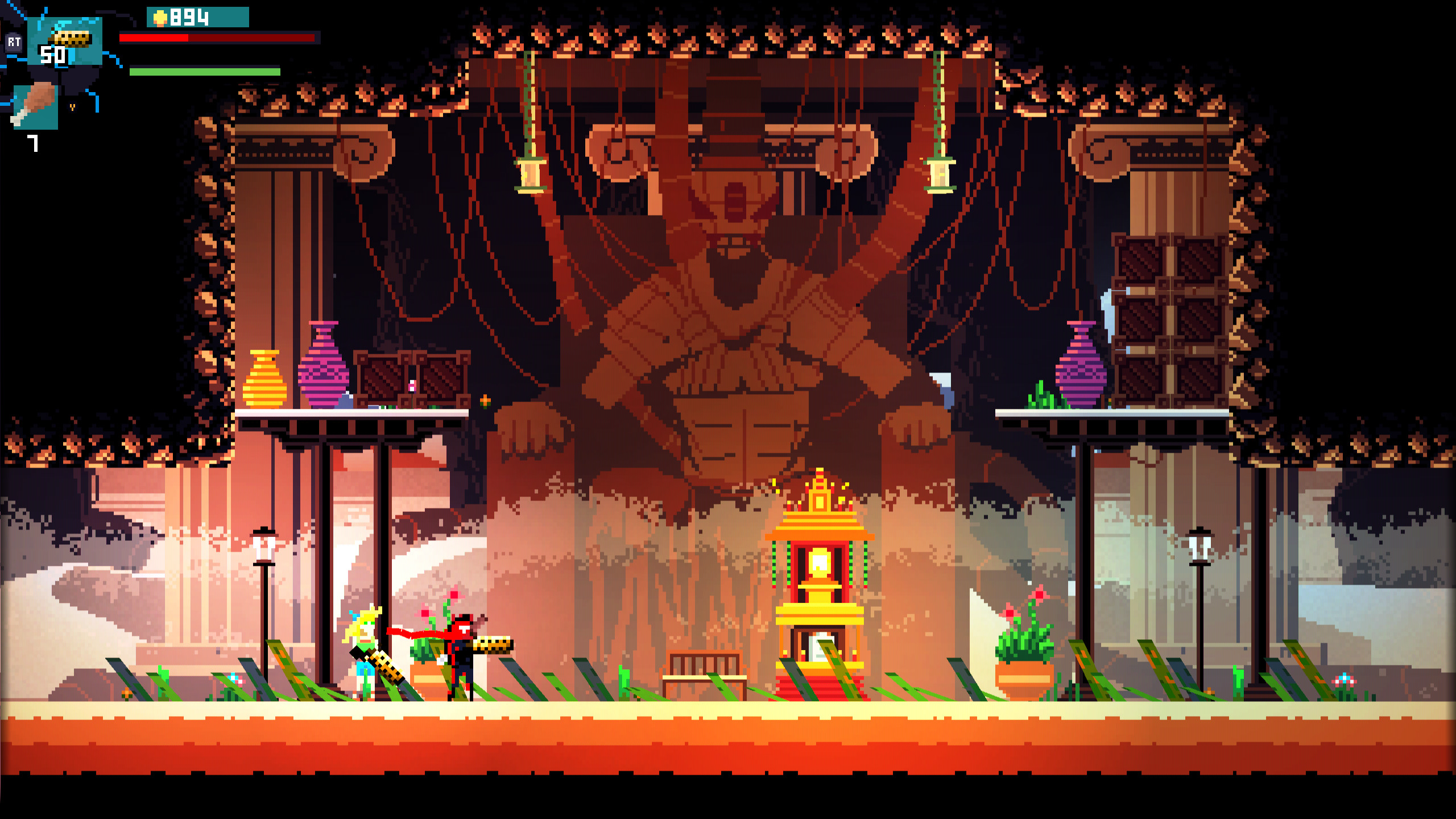This screenshot has height=819, width=1456.
Task: Click the yellow Y button prompt marker
Action: click(x=73, y=107)
